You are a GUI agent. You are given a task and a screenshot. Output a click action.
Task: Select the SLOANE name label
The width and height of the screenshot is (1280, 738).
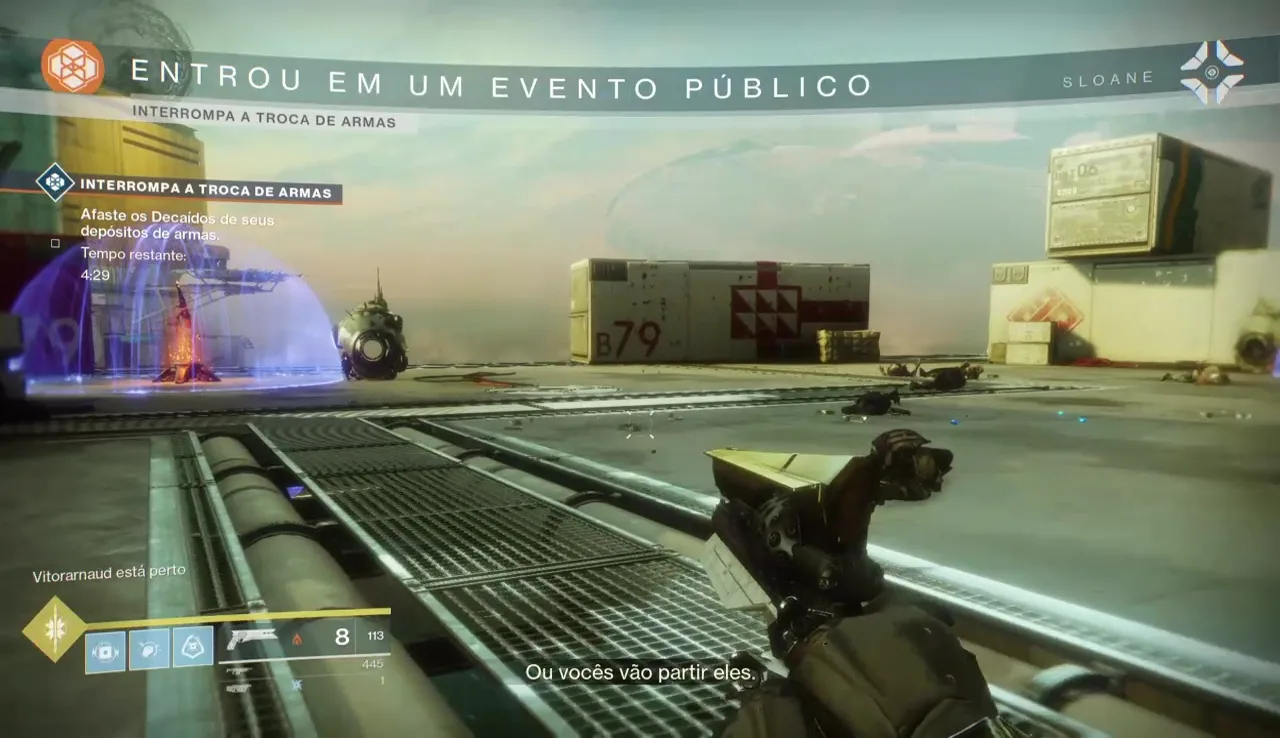click(1106, 77)
